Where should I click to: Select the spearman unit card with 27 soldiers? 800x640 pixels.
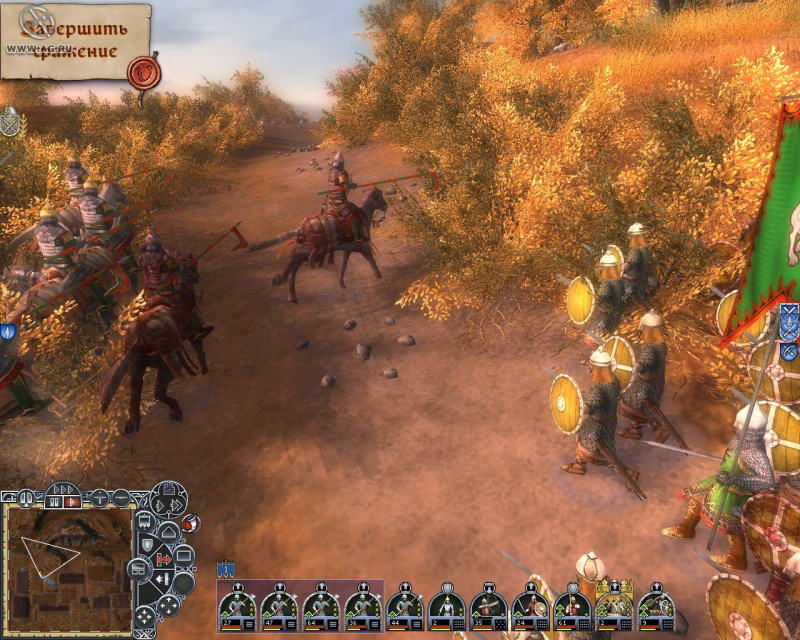(236, 606)
